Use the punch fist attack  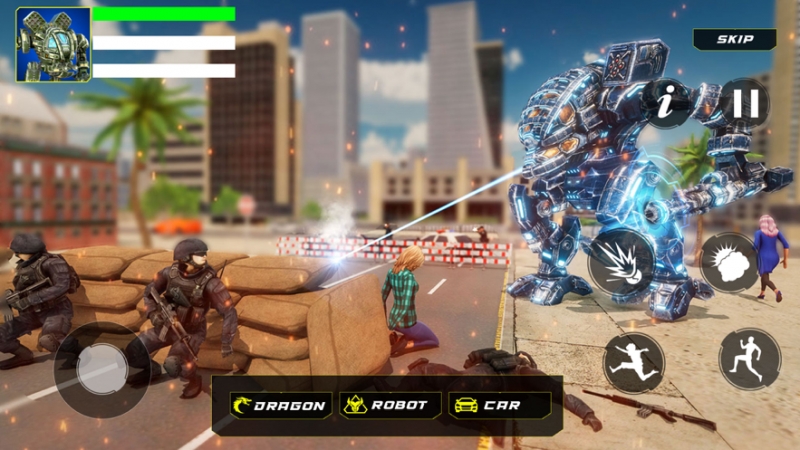[x=728, y=264]
